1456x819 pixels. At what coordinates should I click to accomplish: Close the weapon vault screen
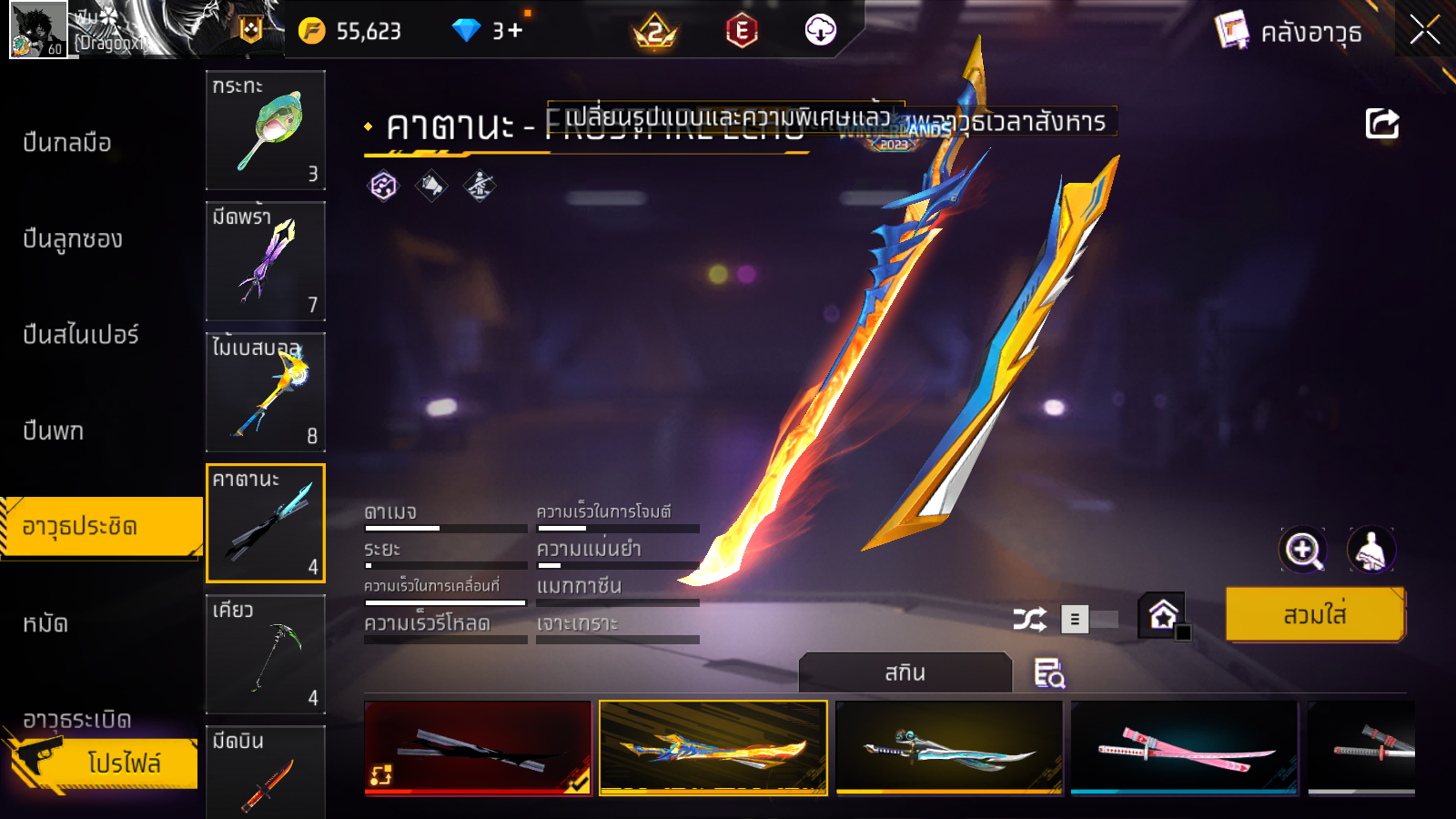(x=1424, y=31)
